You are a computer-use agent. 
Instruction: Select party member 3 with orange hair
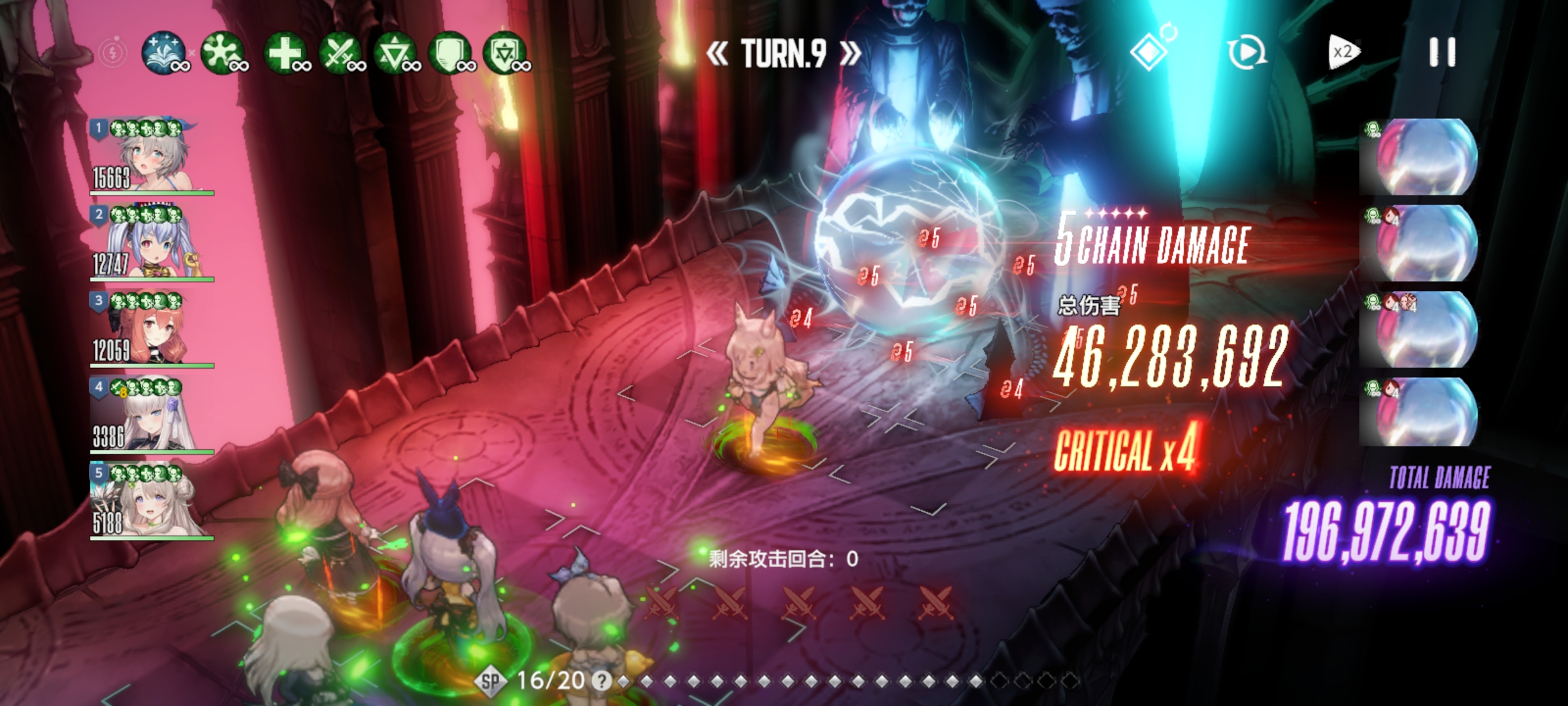[152, 329]
